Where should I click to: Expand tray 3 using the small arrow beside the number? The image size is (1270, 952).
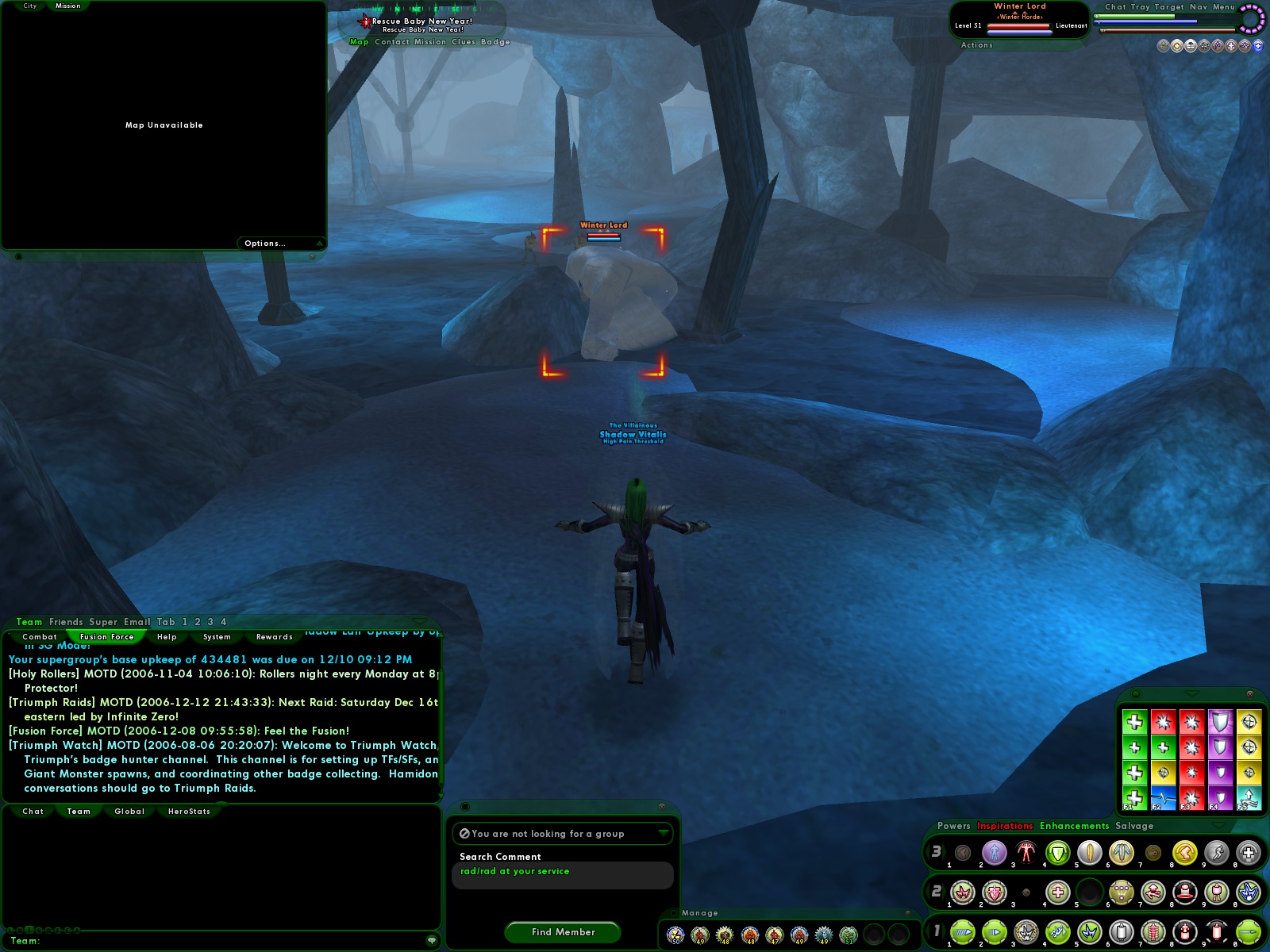point(942,853)
